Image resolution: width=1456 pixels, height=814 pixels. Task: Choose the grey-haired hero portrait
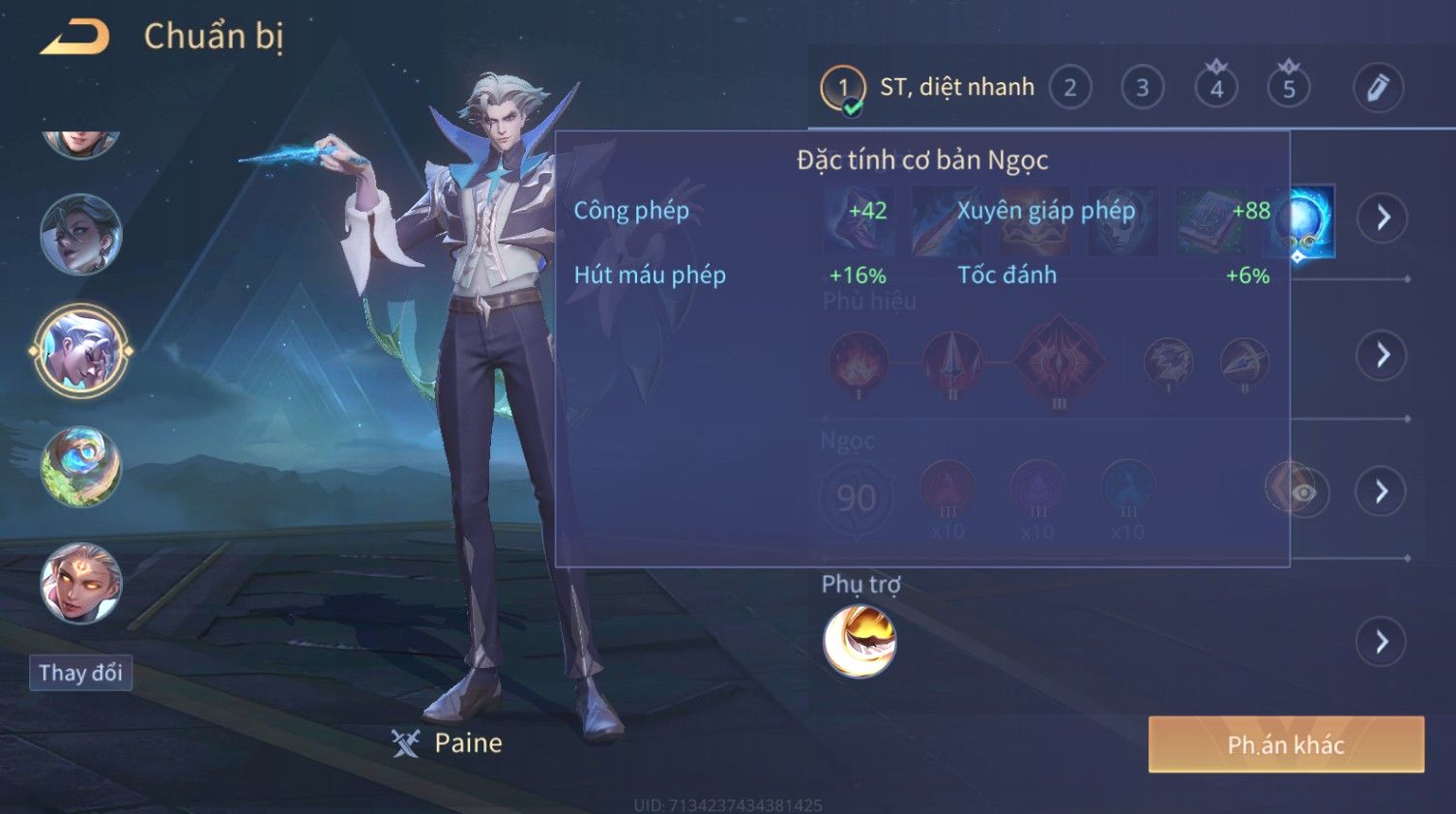[81, 235]
